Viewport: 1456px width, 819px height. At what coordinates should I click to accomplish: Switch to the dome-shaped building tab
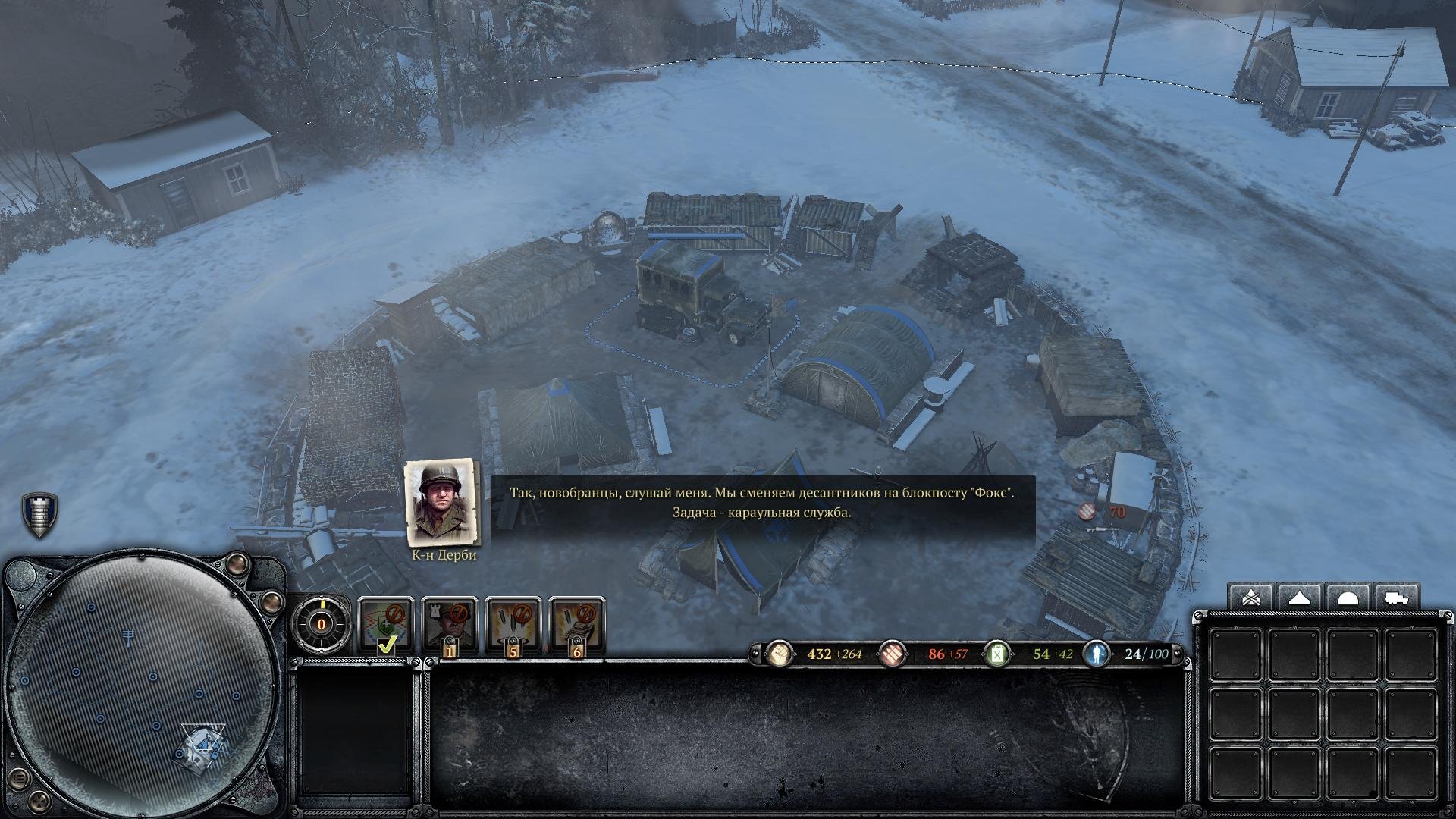pyautogui.click(x=1348, y=598)
